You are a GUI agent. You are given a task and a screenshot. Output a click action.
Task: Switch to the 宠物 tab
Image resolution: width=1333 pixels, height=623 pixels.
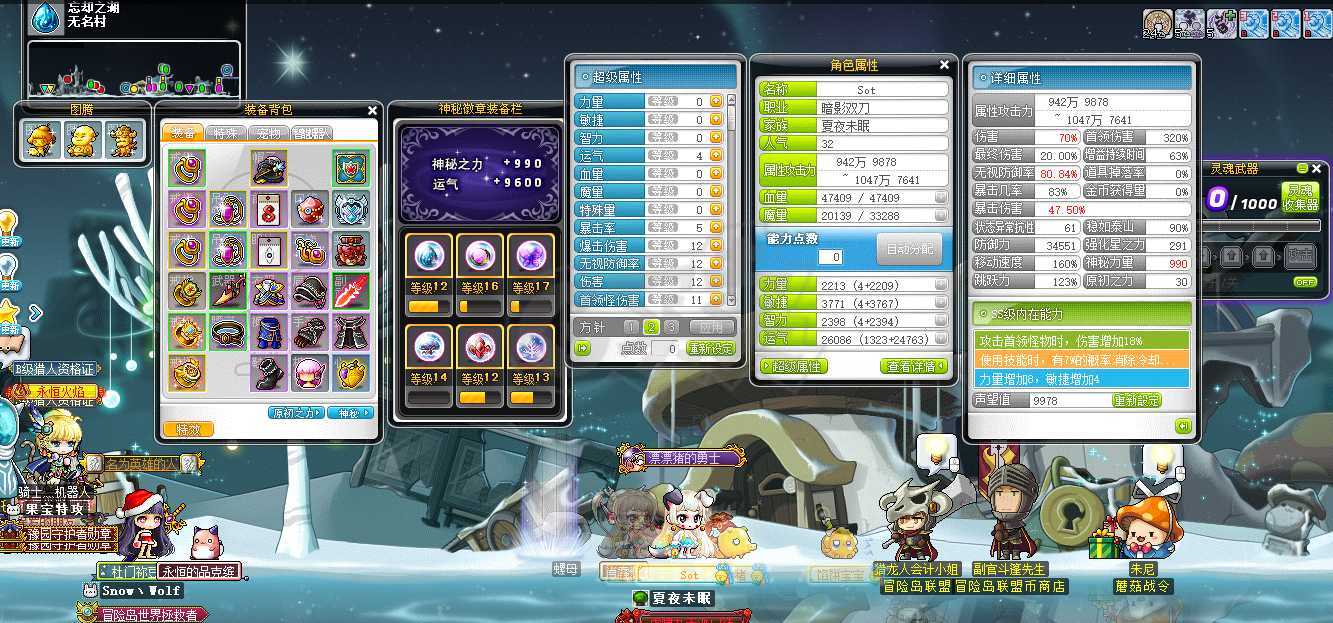(x=269, y=133)
